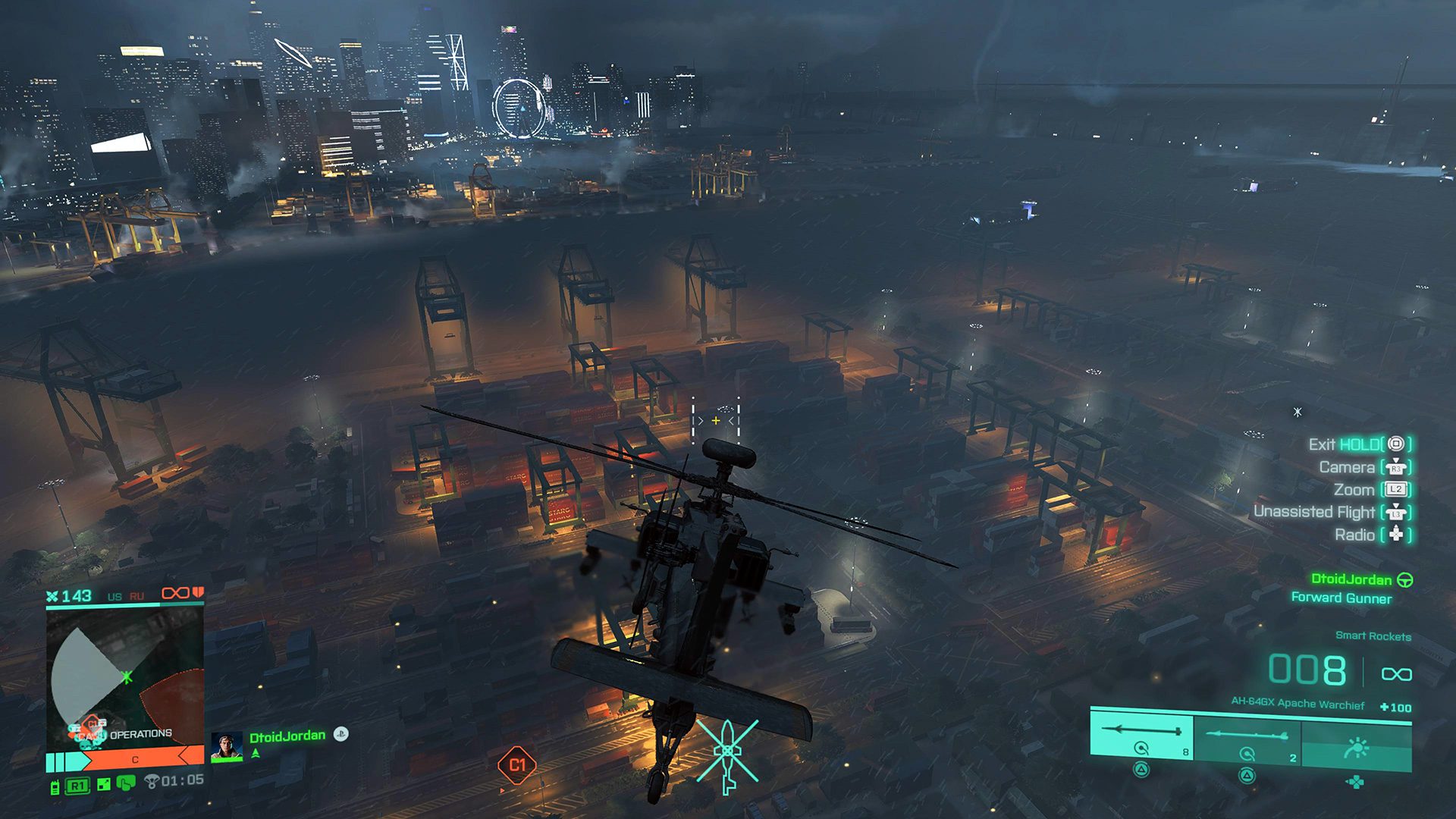The height and width of the screenshot is (819, 1456).
Task: Click the C1 objective marker
Action: (517, 765)
